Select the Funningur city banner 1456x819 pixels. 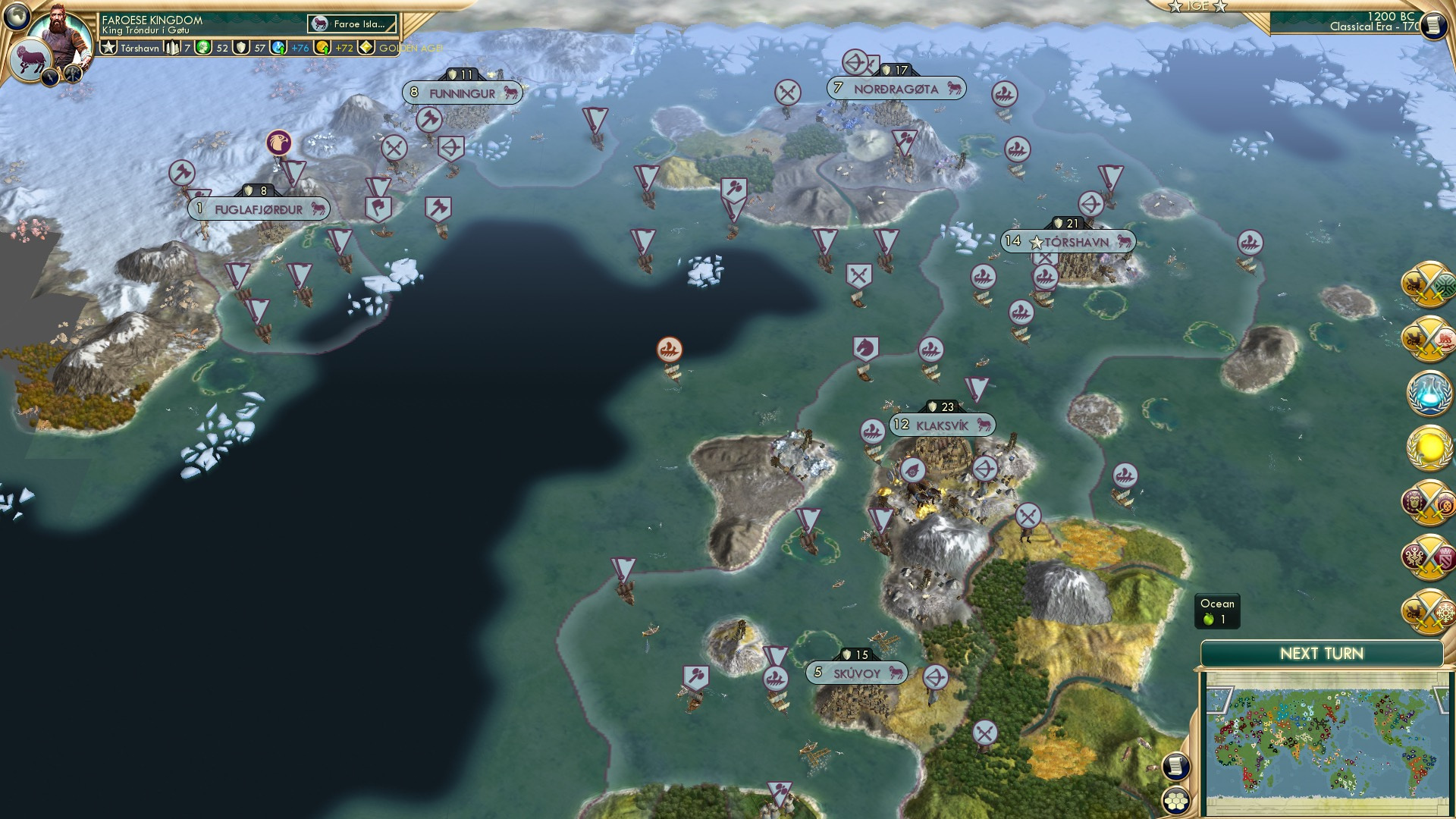(x=461, y=91)
